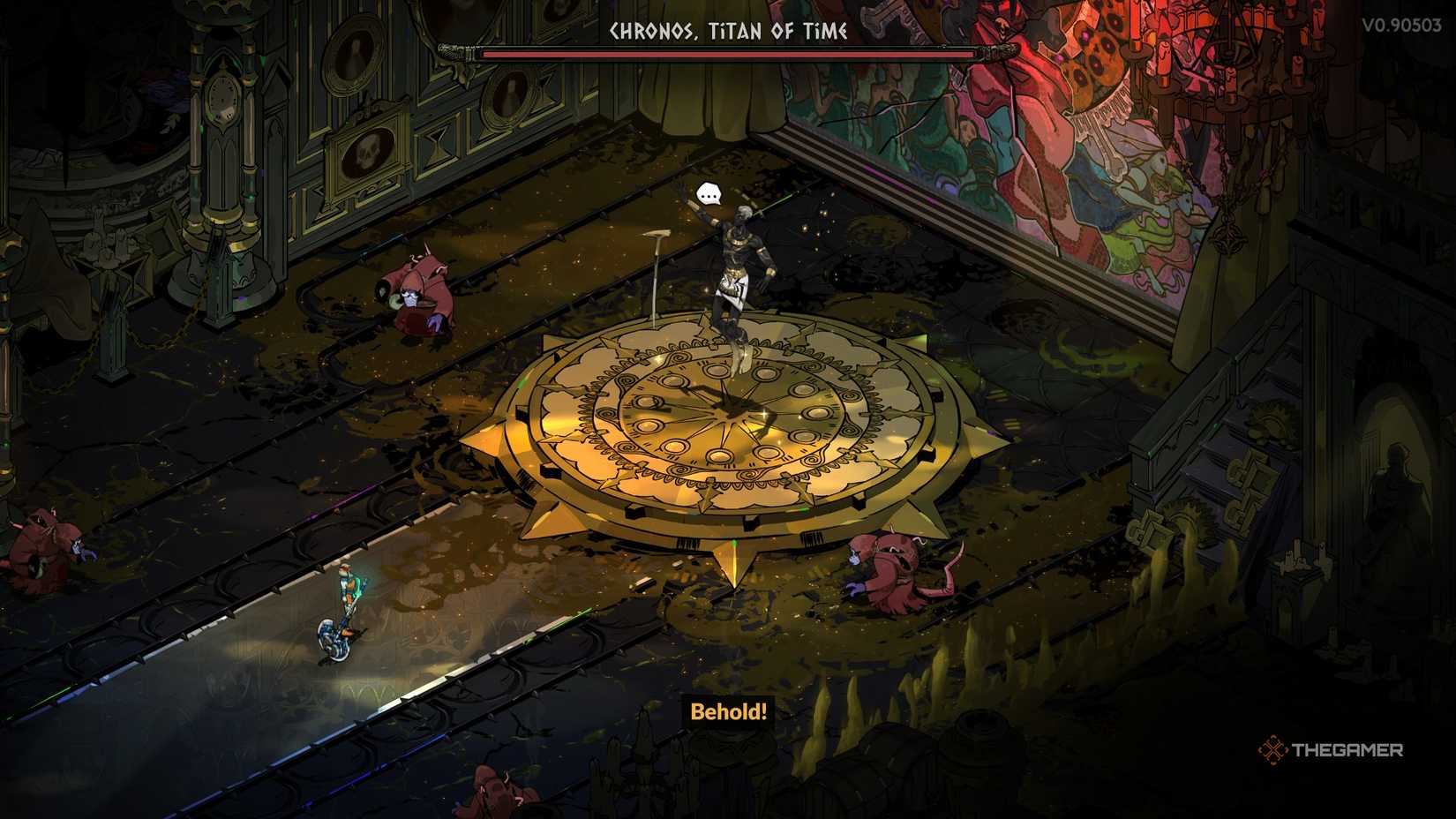Click the colorful mural tapestry
Image resolution: width=1456 pixels, height=819 pixels.
coord(1015,132)
